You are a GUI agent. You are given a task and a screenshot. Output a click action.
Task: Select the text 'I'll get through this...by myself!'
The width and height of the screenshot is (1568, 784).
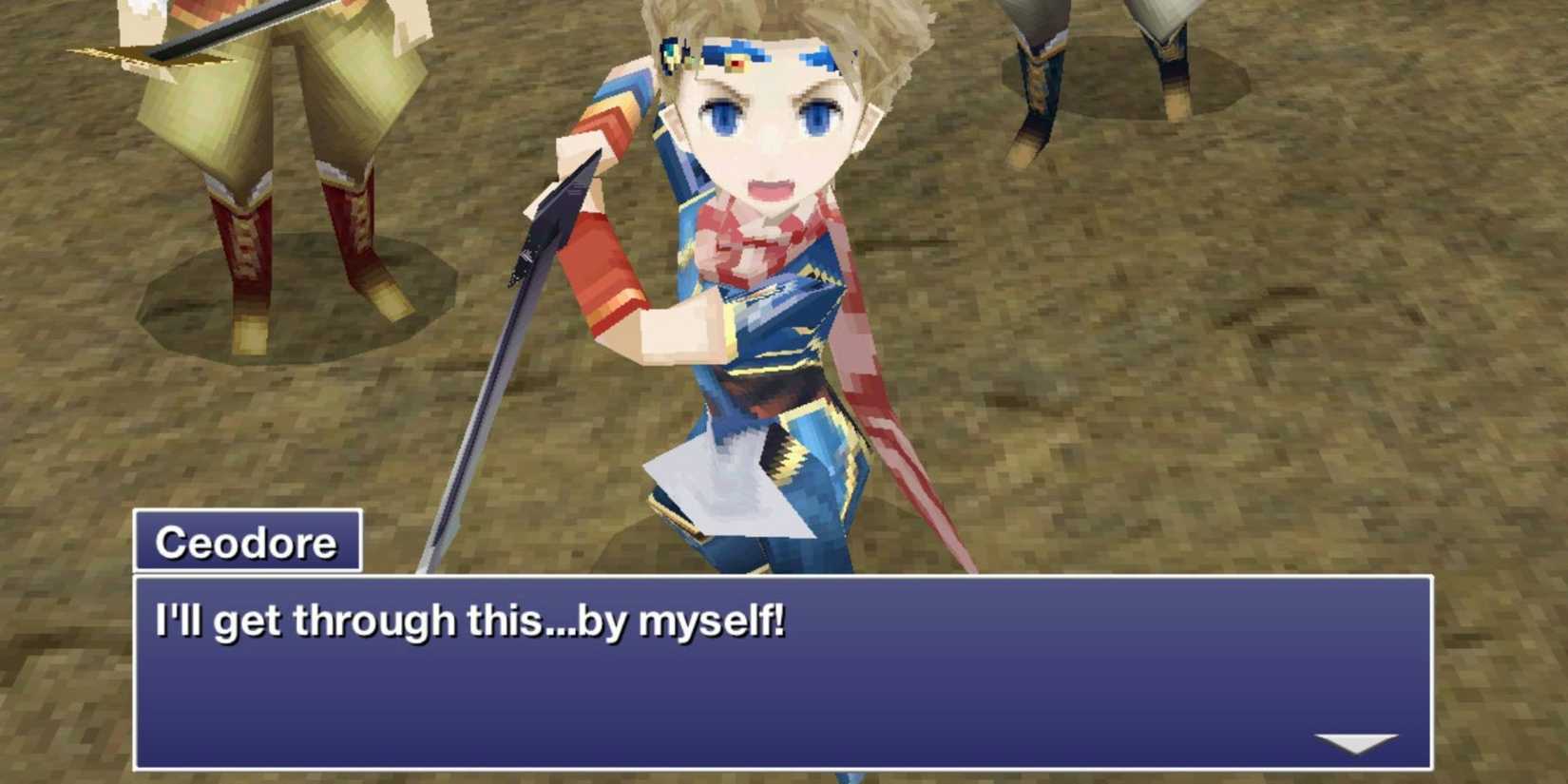click(475, 620)
